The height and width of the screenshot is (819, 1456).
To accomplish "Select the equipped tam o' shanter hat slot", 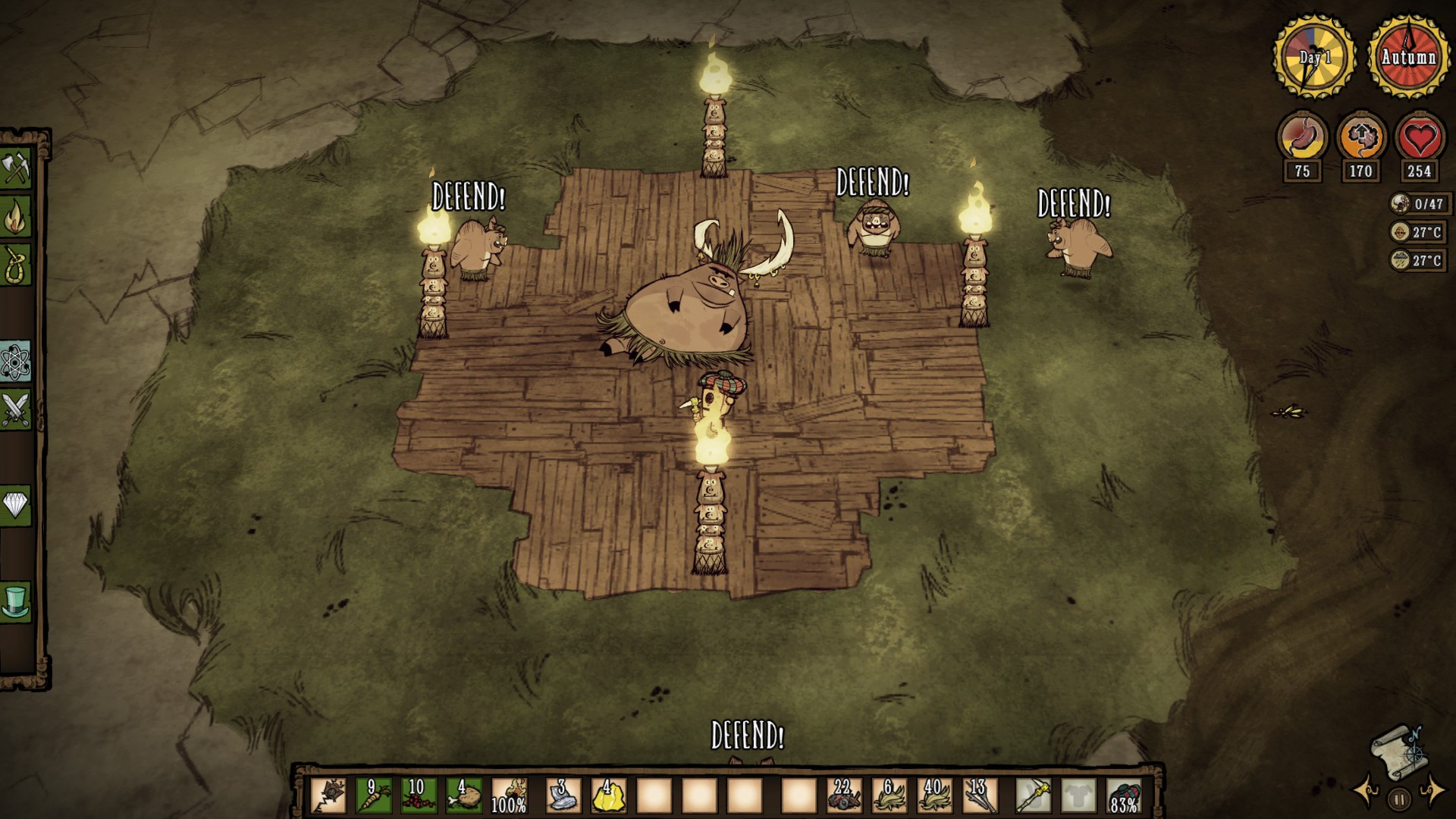I will click(1124, 795).
